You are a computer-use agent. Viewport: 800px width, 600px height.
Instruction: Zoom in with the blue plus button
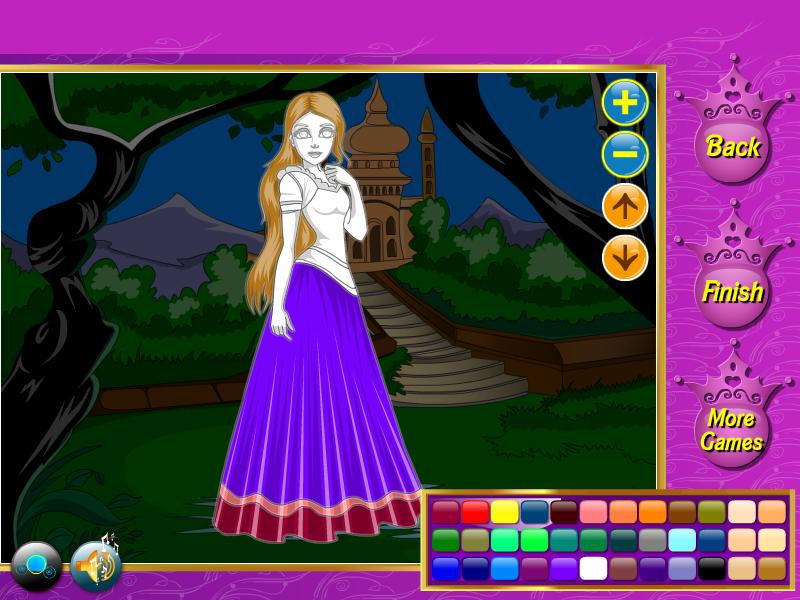pos(625,103)
